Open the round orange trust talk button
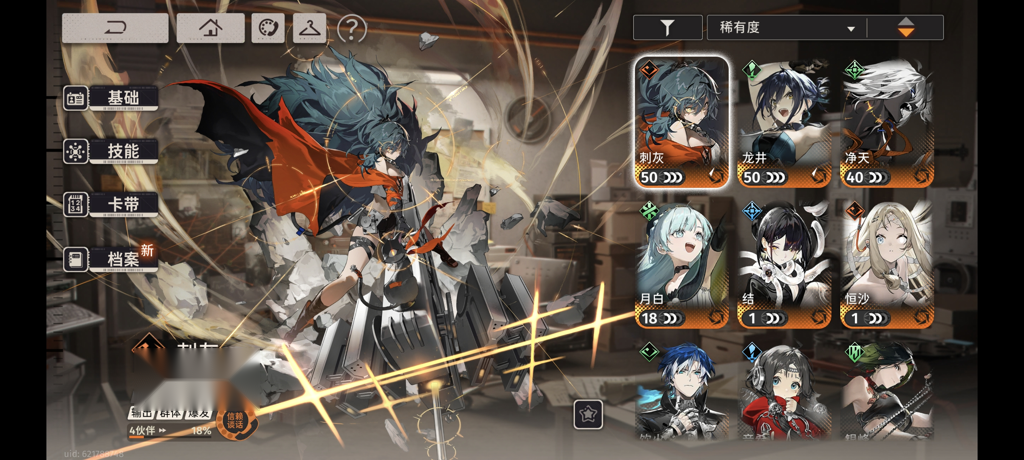 [236, 421]
